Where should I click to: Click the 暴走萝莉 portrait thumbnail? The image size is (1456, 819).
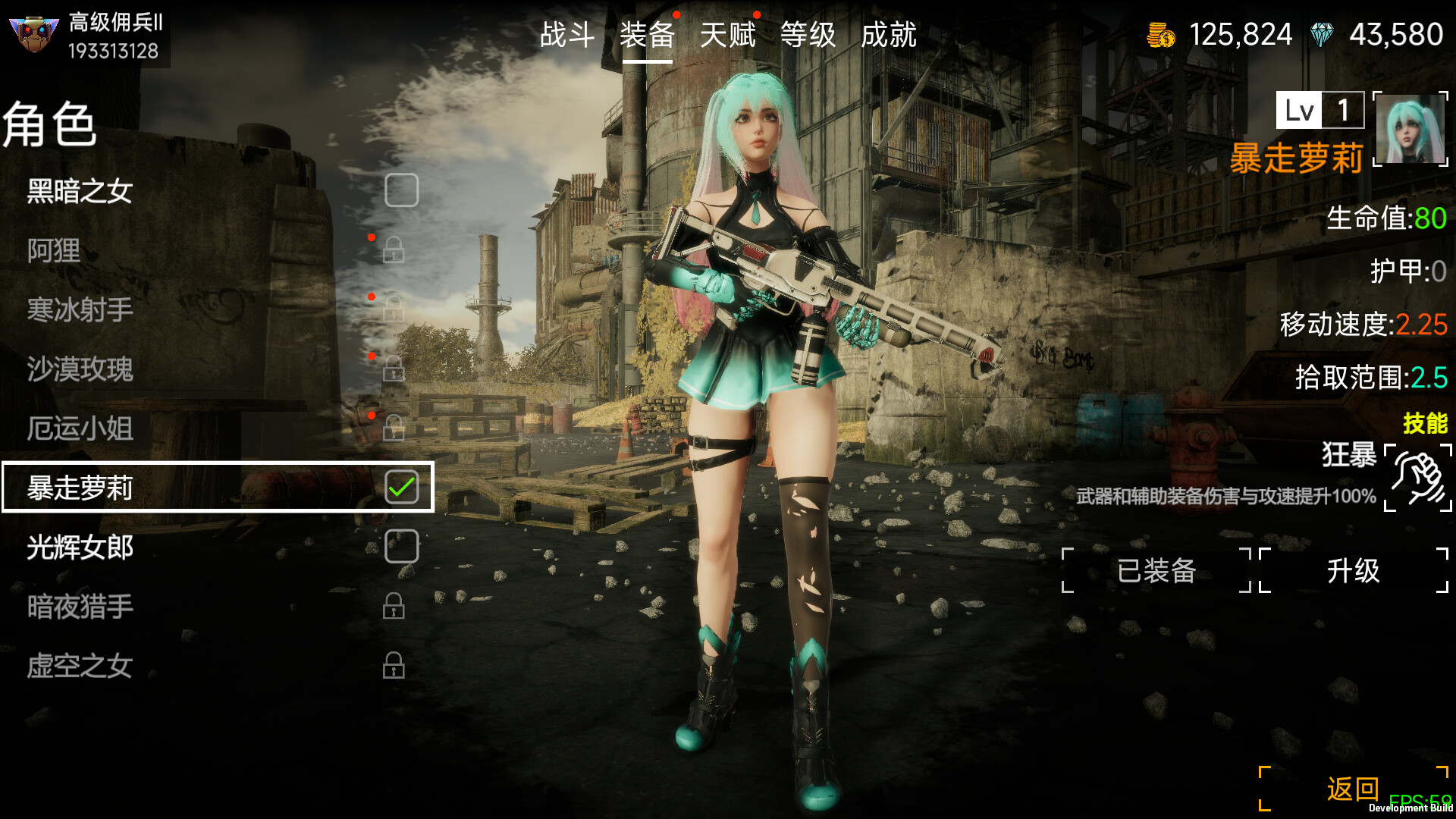[1409, 130]
